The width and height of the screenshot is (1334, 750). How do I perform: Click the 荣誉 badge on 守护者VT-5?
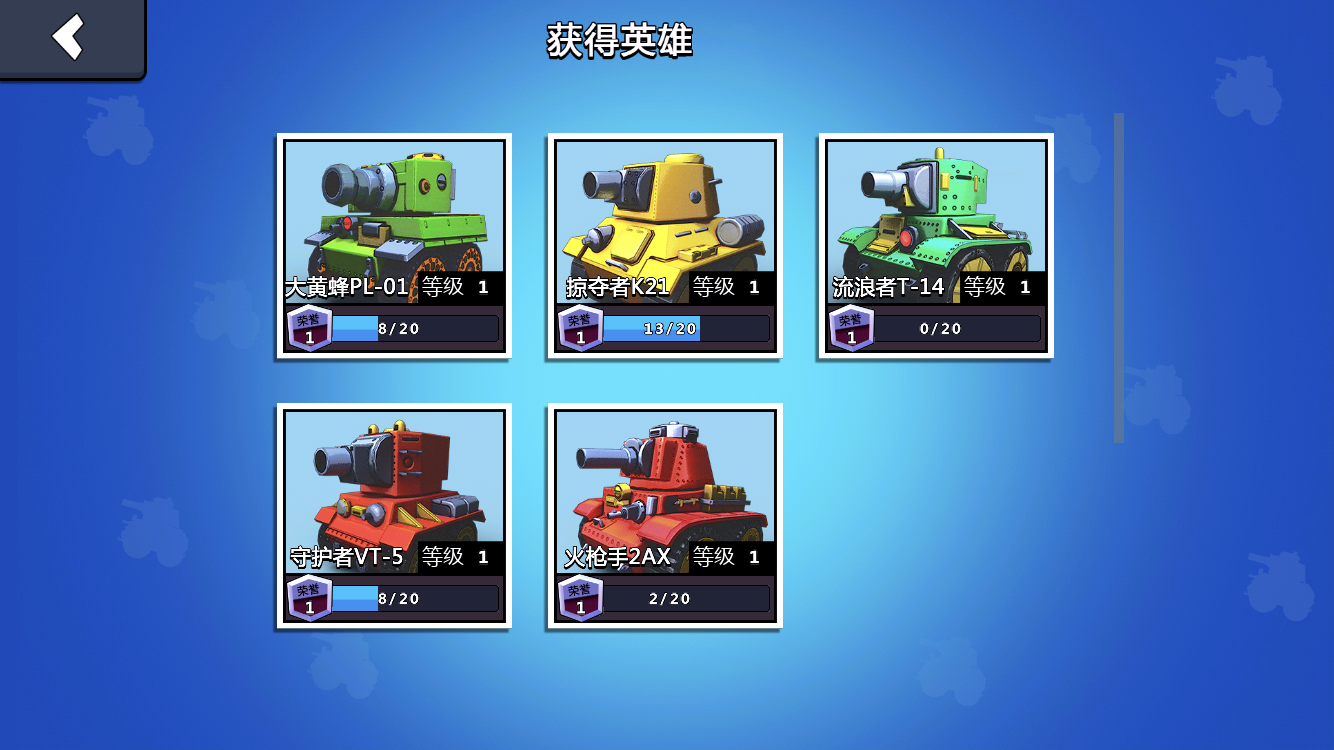pos(310,597)
